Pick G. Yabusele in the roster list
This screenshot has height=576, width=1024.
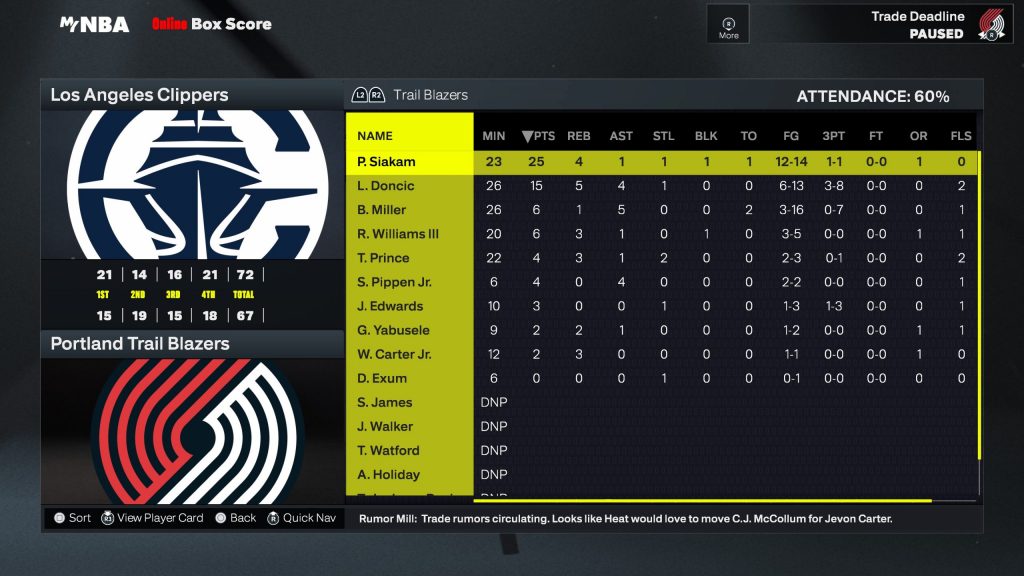[392, 330]
